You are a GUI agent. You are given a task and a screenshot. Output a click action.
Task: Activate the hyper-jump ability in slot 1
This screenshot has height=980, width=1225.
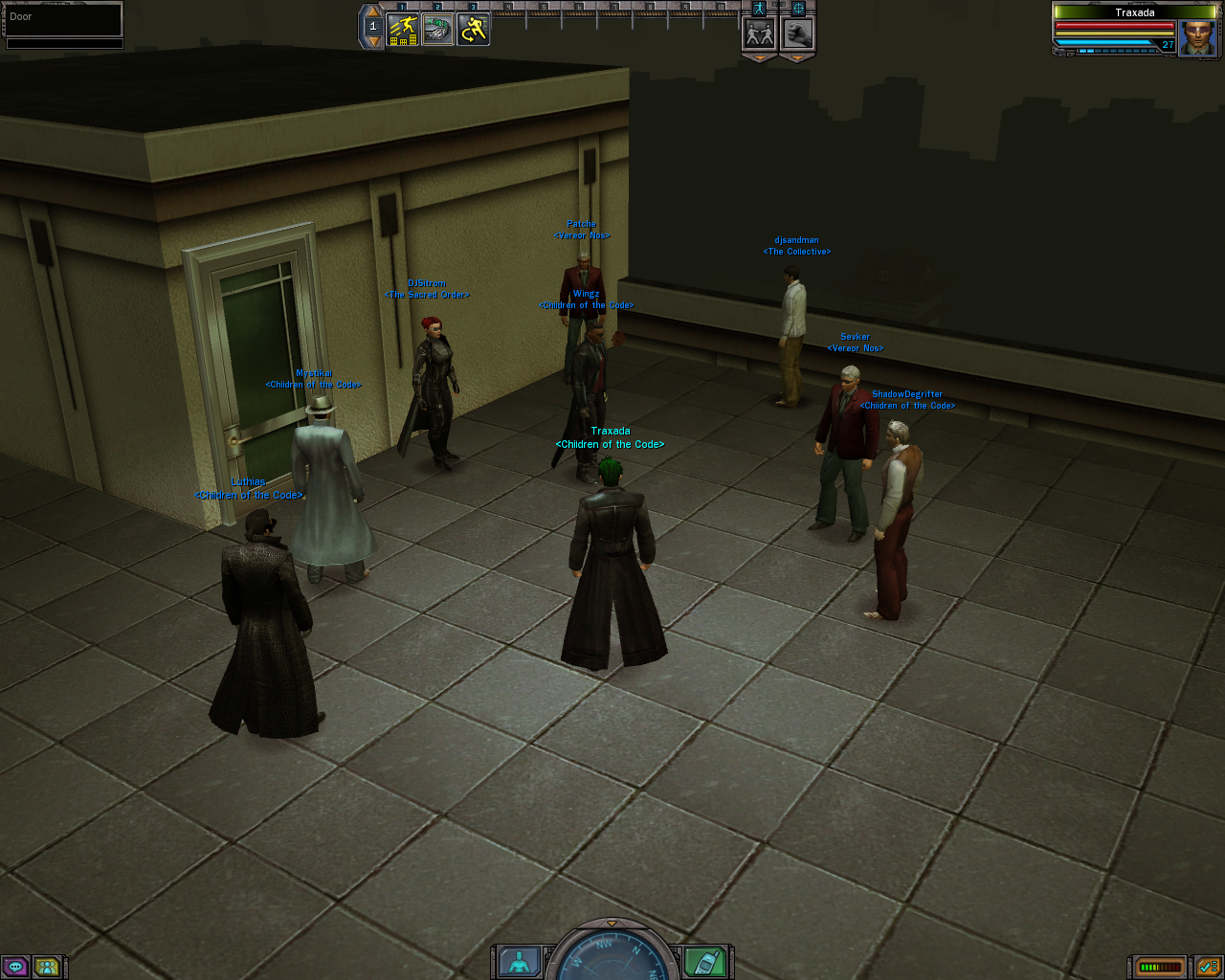403,30
